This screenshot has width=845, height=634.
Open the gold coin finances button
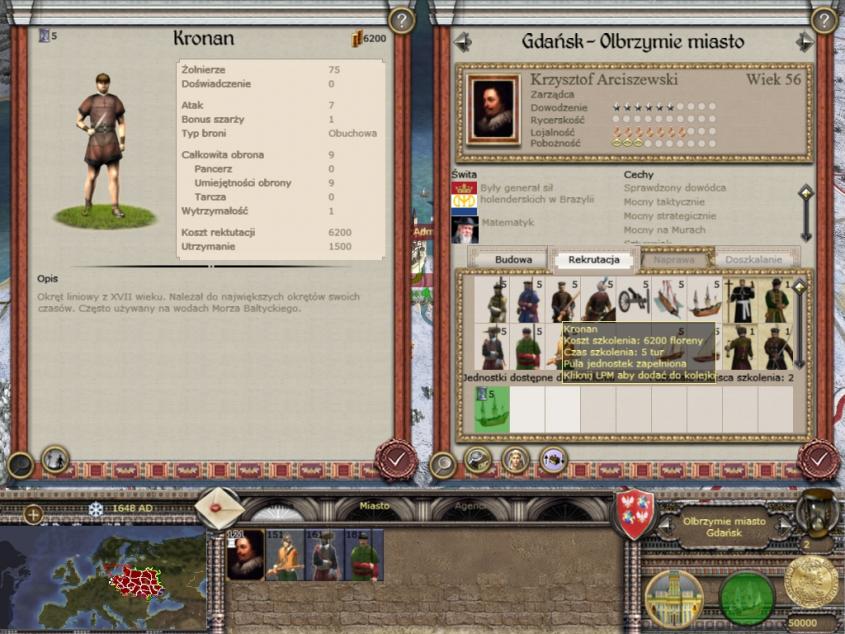(x=811, y=581)
